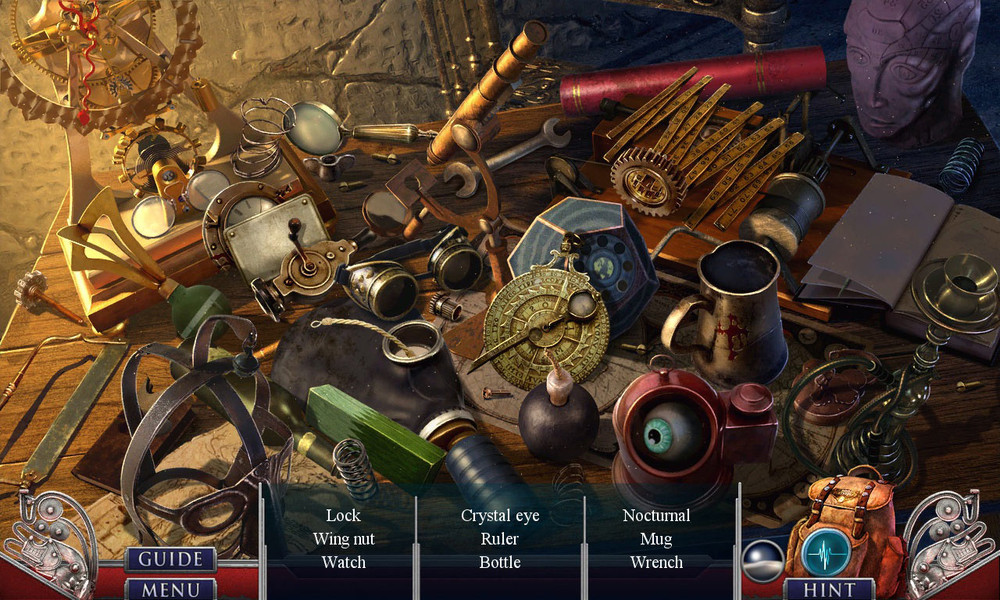Pick Ruler in the object list
Image resolution: width=1000 pixels, height=600 pixels.
pyautogui.click(x=500, y=539)
